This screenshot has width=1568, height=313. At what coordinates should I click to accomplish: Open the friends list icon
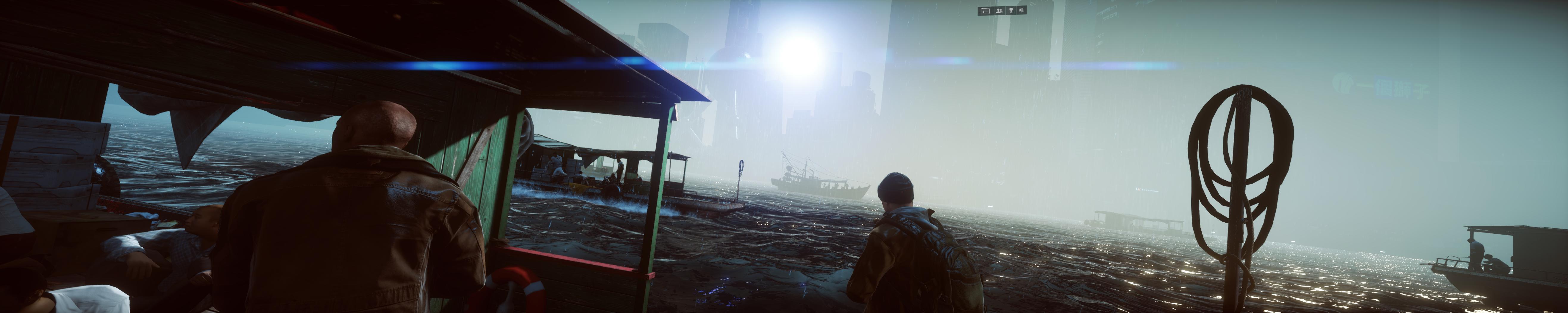pos(999,10)
